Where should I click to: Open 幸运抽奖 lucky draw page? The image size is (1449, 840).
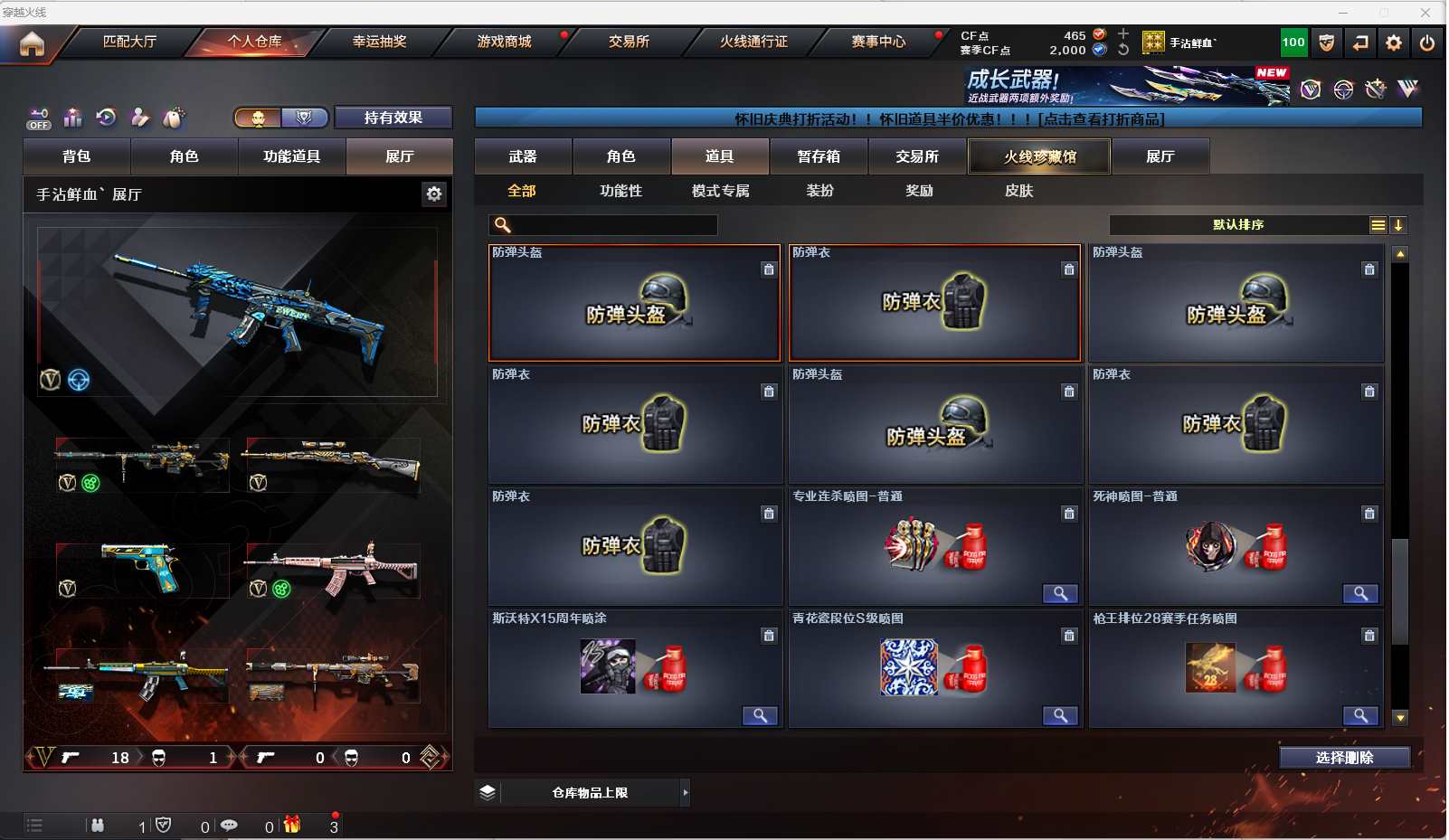pos(379,42)
